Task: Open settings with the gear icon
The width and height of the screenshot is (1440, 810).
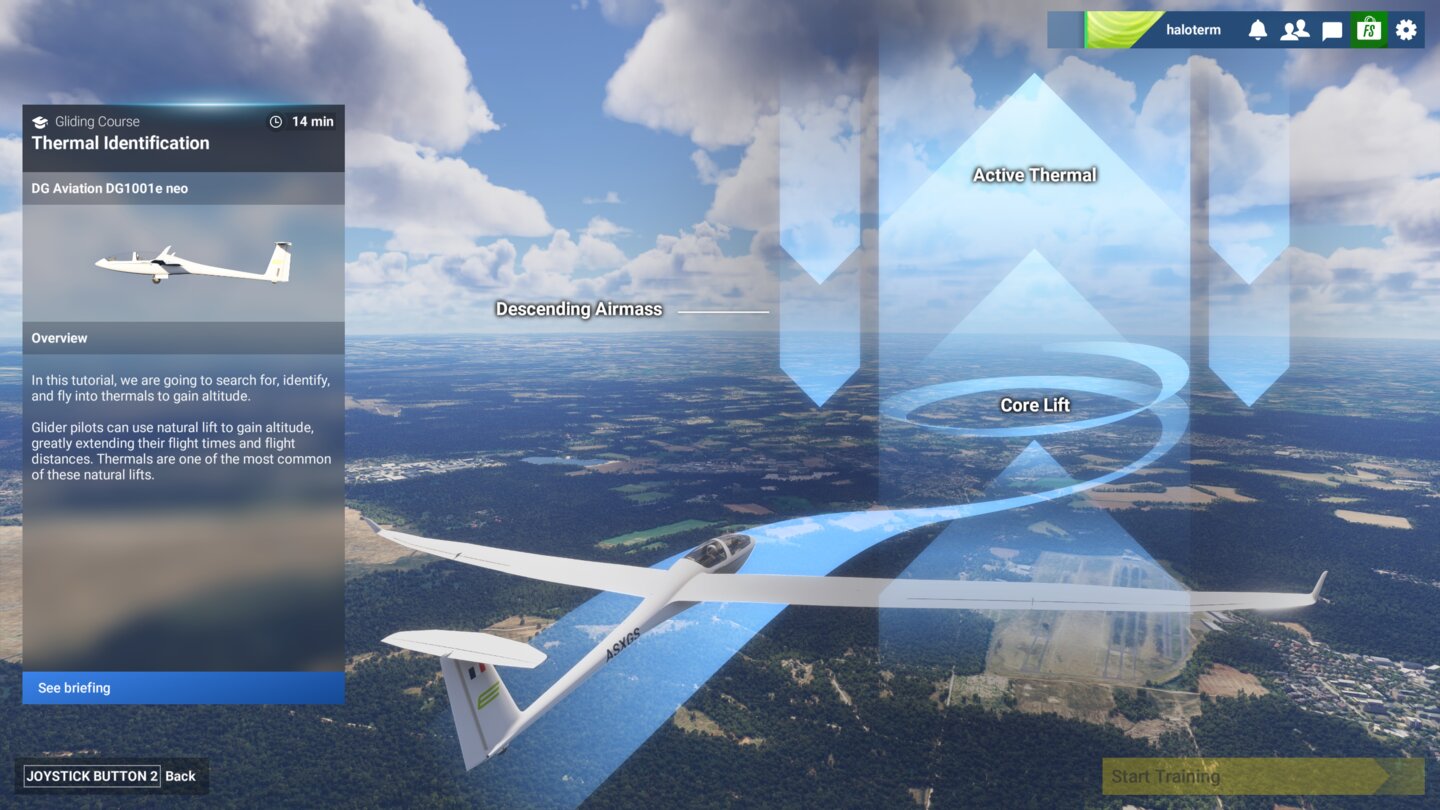Action: pos(1406,29)
